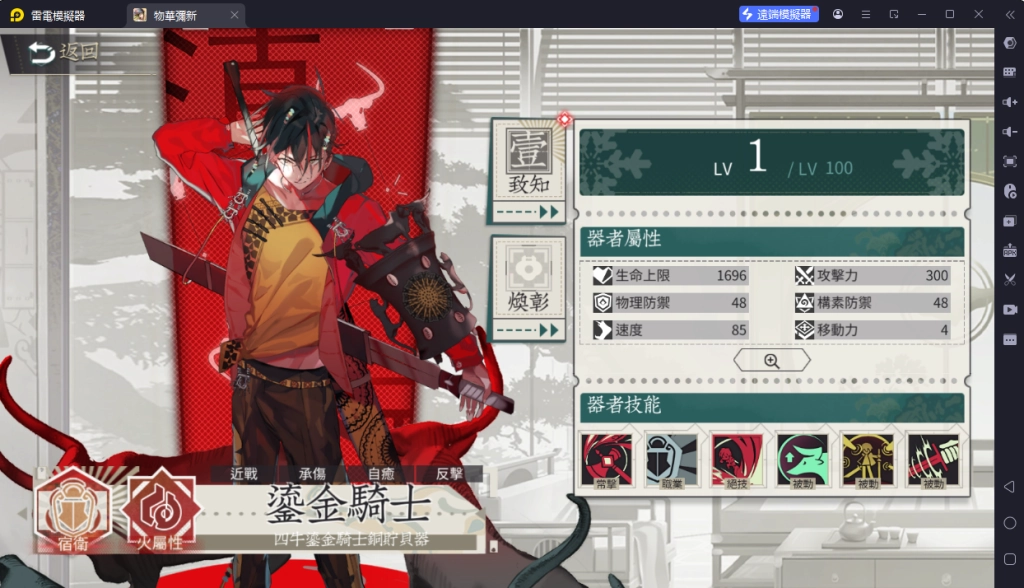Maximize the emulator window

pyautogui.click(x=949, y=14)
